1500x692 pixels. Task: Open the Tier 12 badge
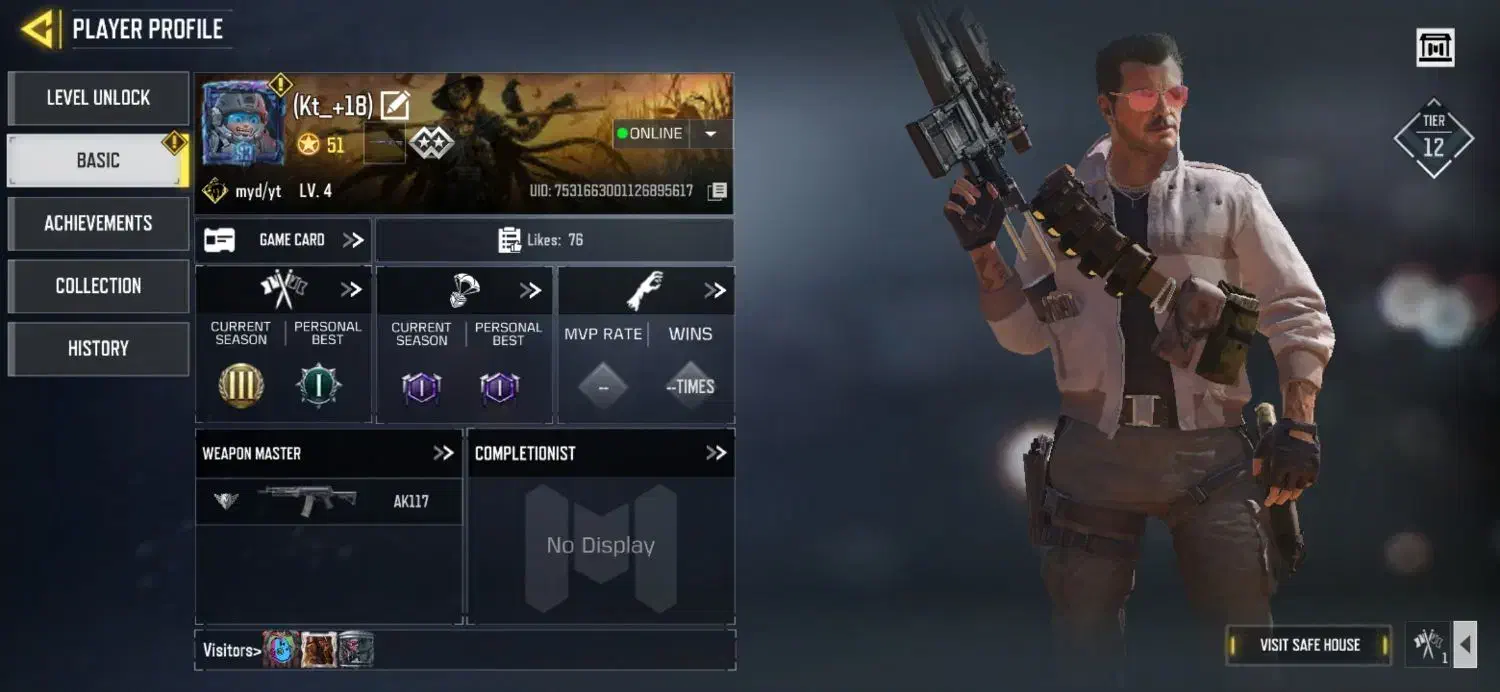point(1433,138)
